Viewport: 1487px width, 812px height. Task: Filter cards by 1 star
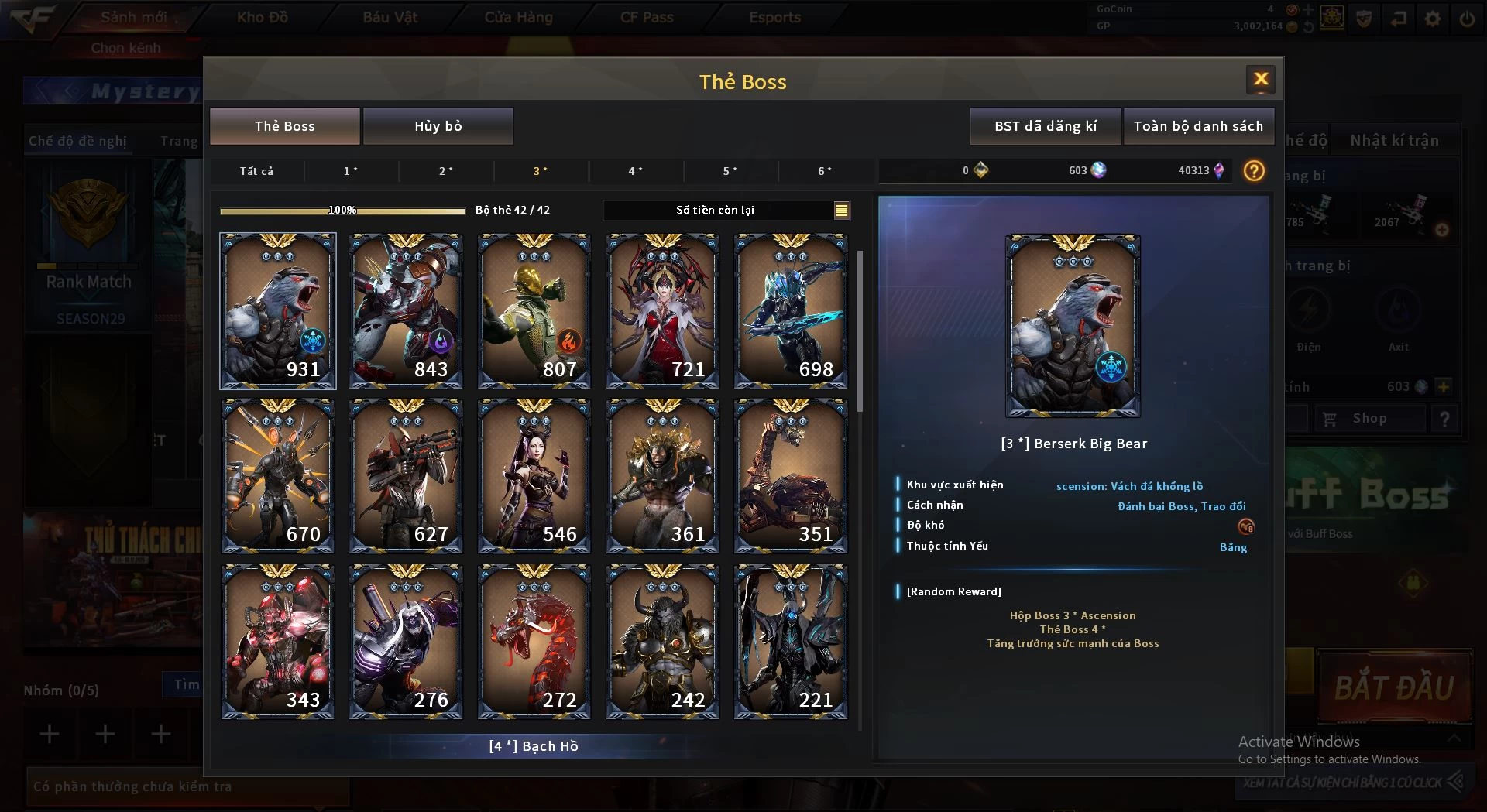351,171
